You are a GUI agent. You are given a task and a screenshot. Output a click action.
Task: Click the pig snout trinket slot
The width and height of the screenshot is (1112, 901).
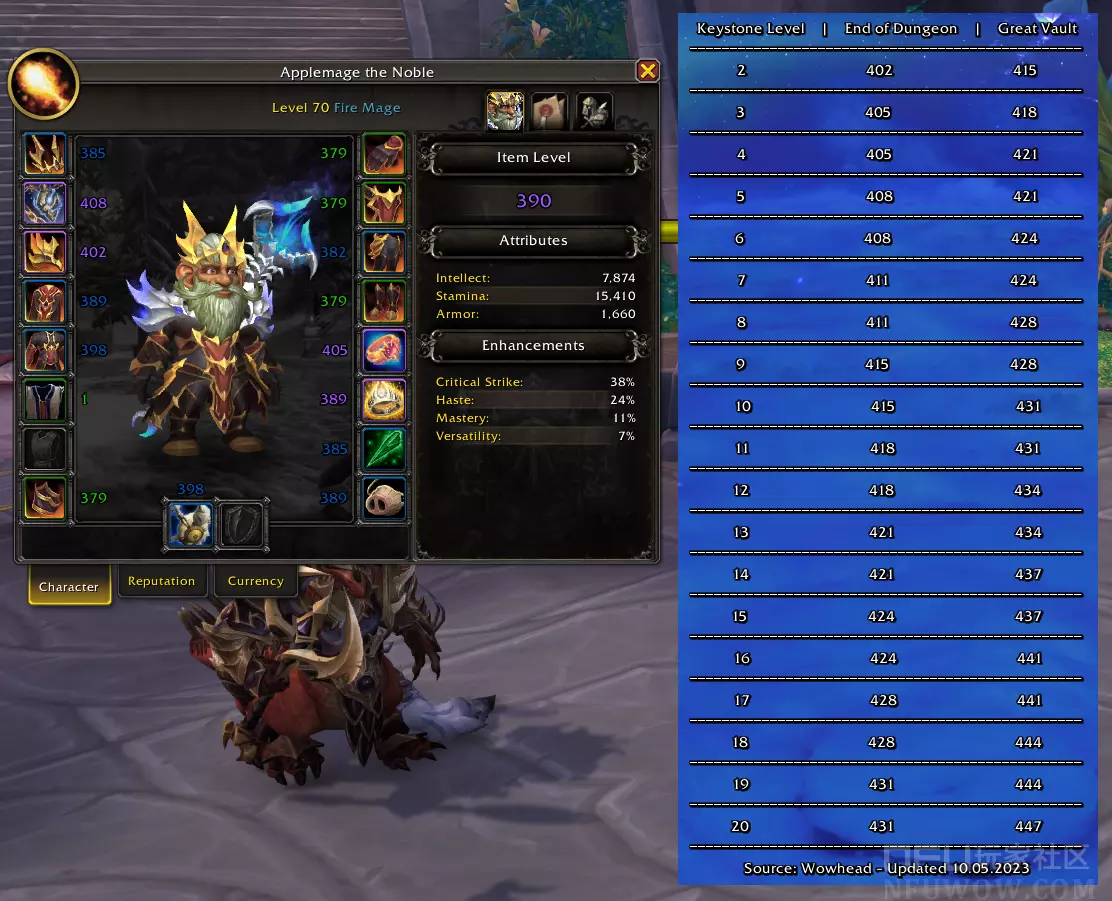point(384,498)
